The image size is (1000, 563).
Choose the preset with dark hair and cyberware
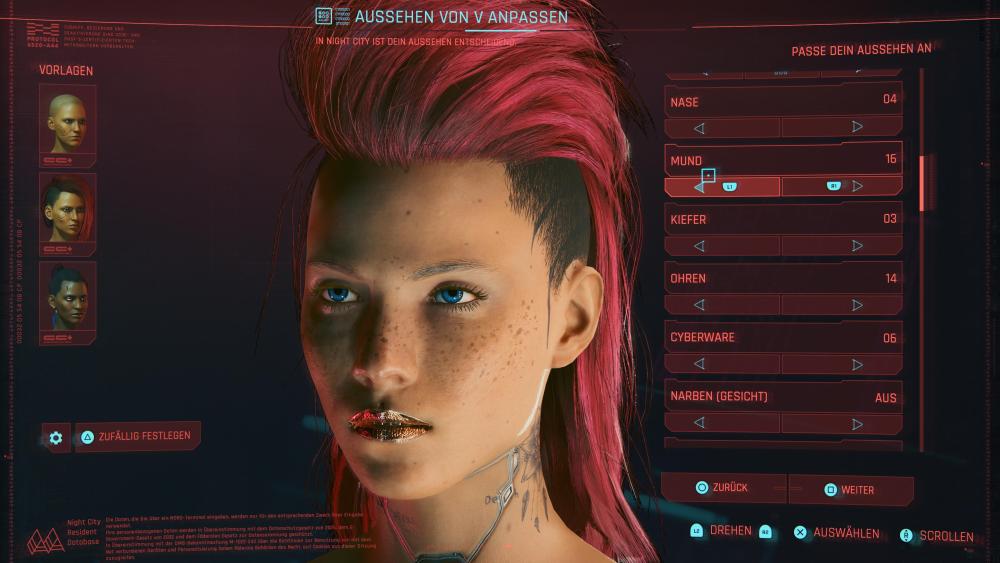tap(67, 207)
